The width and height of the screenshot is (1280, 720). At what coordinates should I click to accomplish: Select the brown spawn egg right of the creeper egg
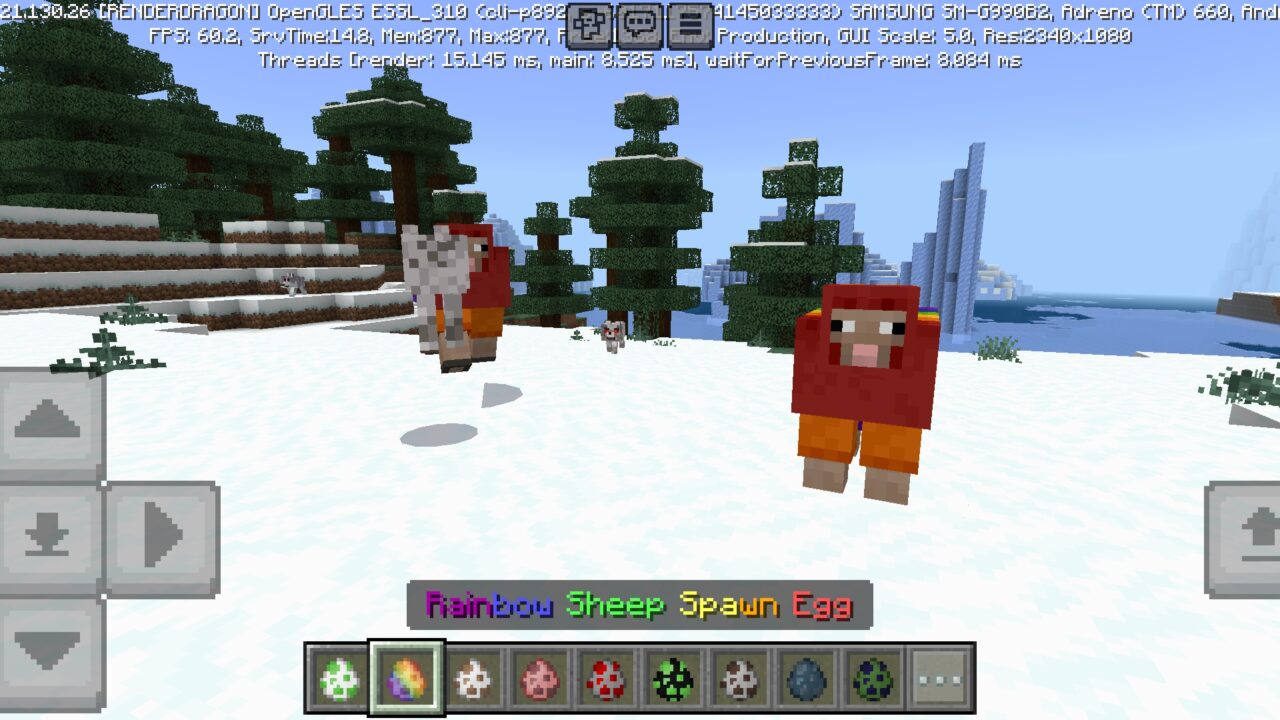[x=738, y=677]
